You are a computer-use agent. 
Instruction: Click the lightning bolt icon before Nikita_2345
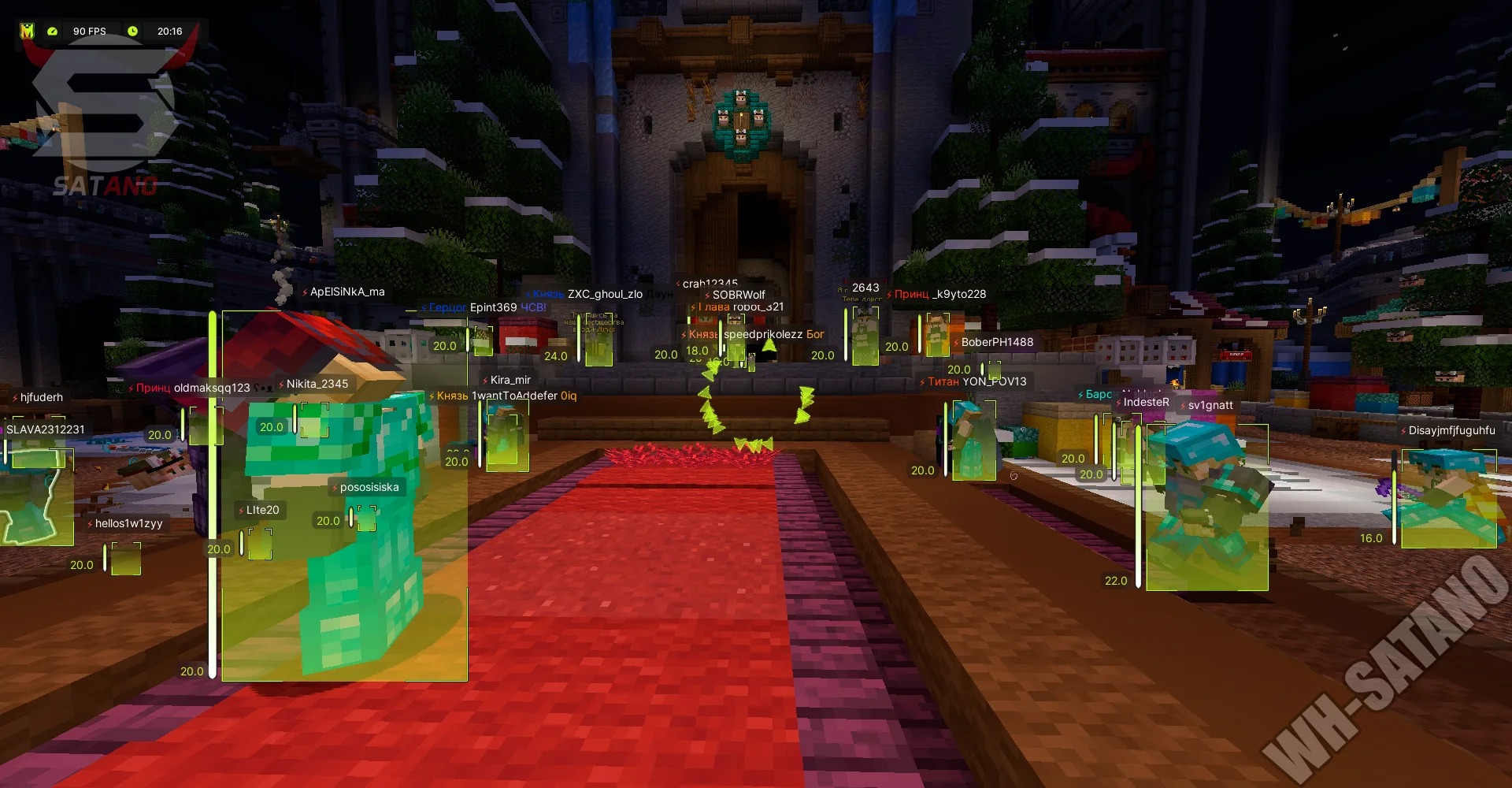(280, 383)
